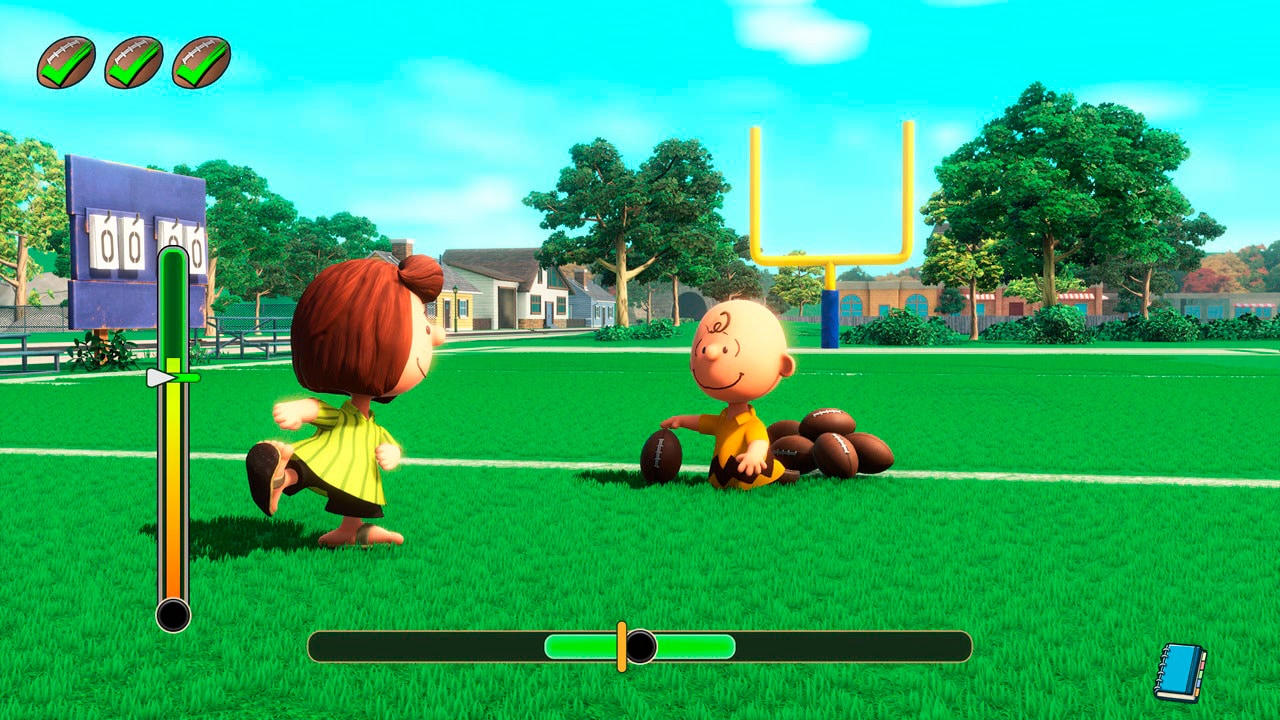This screenshot has height=720, width=1280.
Task: Click the white arrow marker on the power meter
Action: pyautogui.click(x=160, y=378)
